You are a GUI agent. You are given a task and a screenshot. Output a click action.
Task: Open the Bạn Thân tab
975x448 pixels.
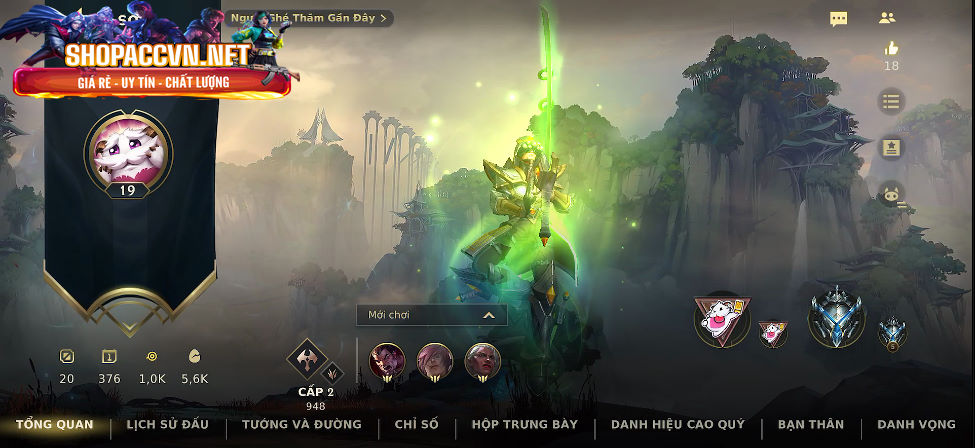[810, 425]
